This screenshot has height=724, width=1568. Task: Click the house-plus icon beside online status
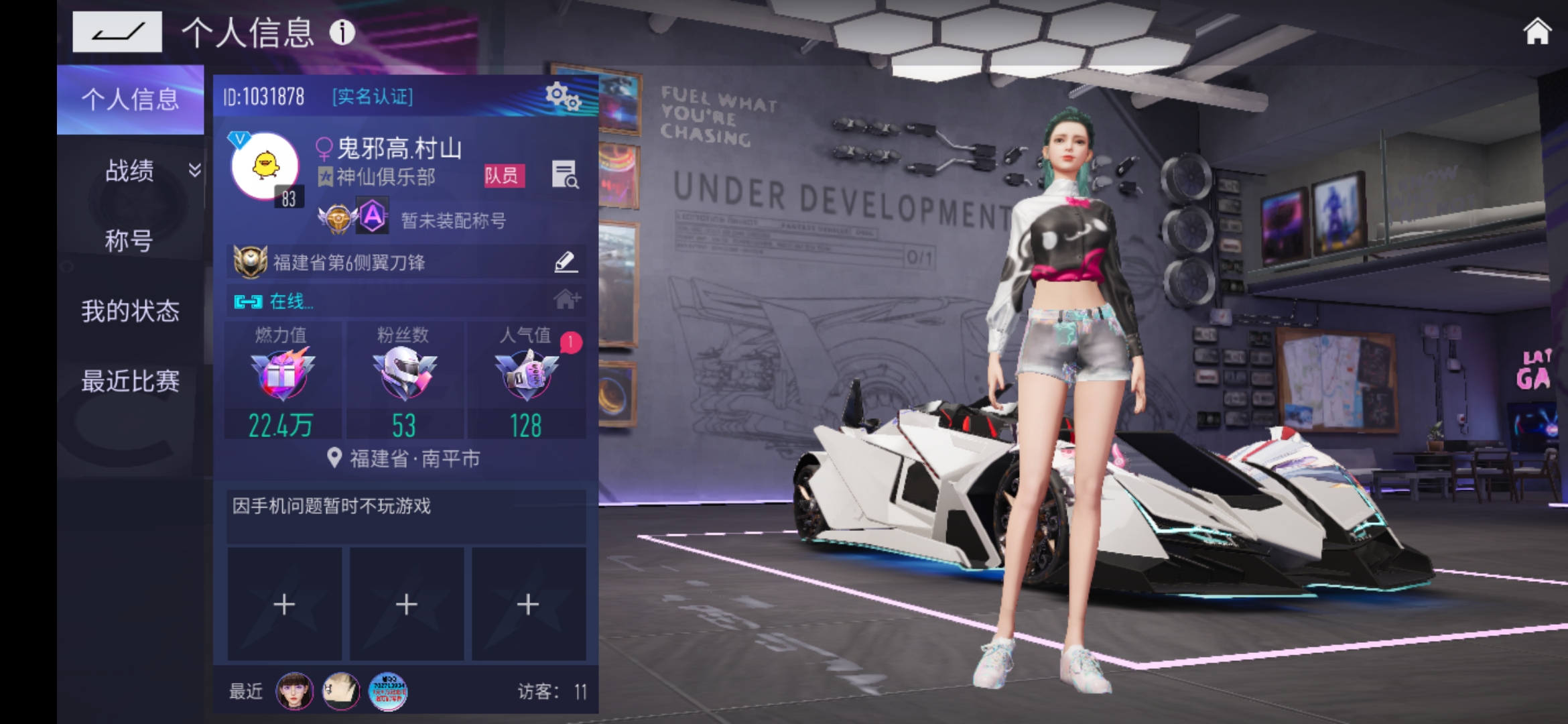(567, 300)
